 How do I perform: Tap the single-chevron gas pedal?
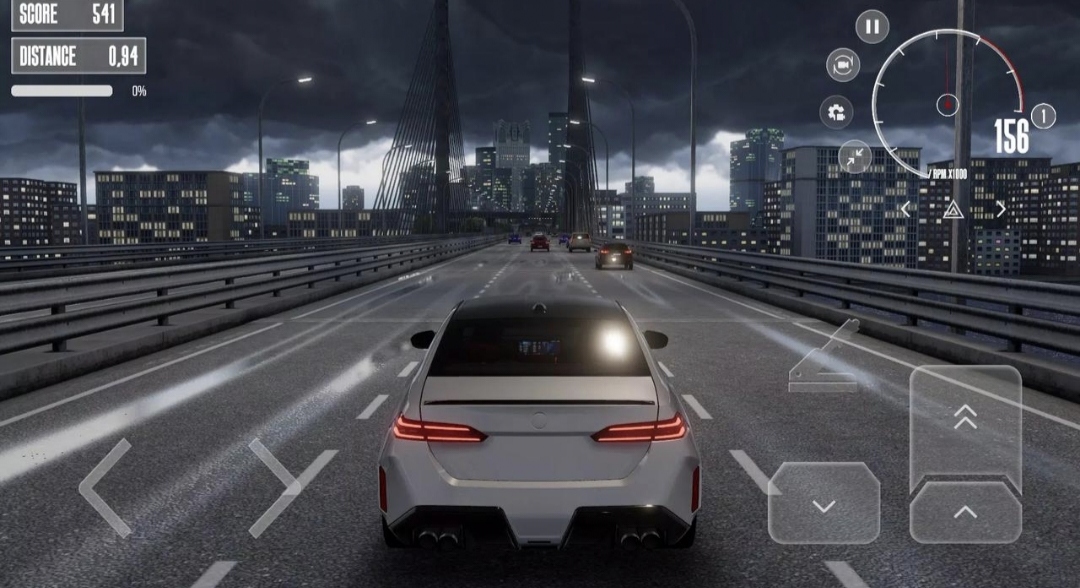(965, 512)
